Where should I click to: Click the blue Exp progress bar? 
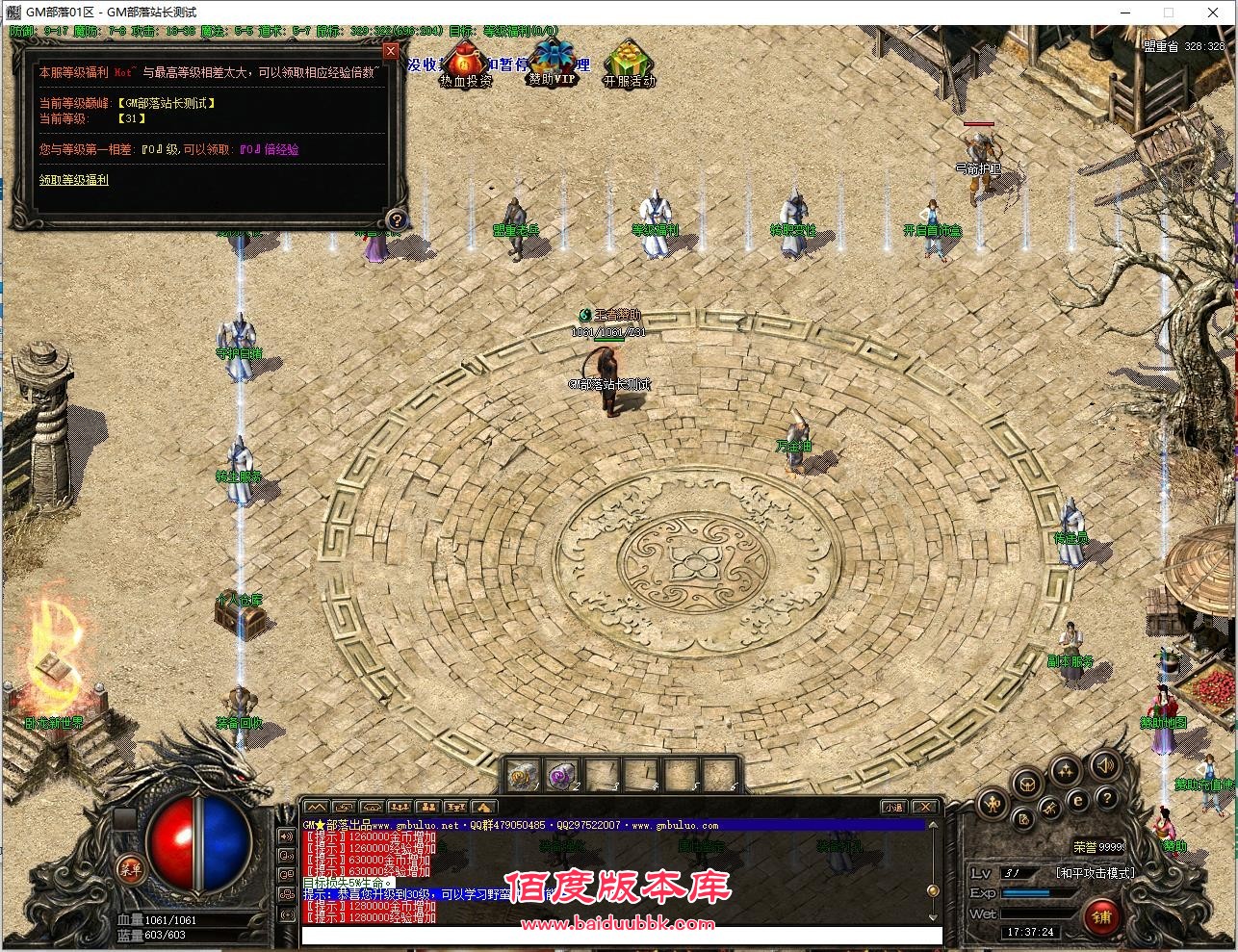[x=1026, y=891]
